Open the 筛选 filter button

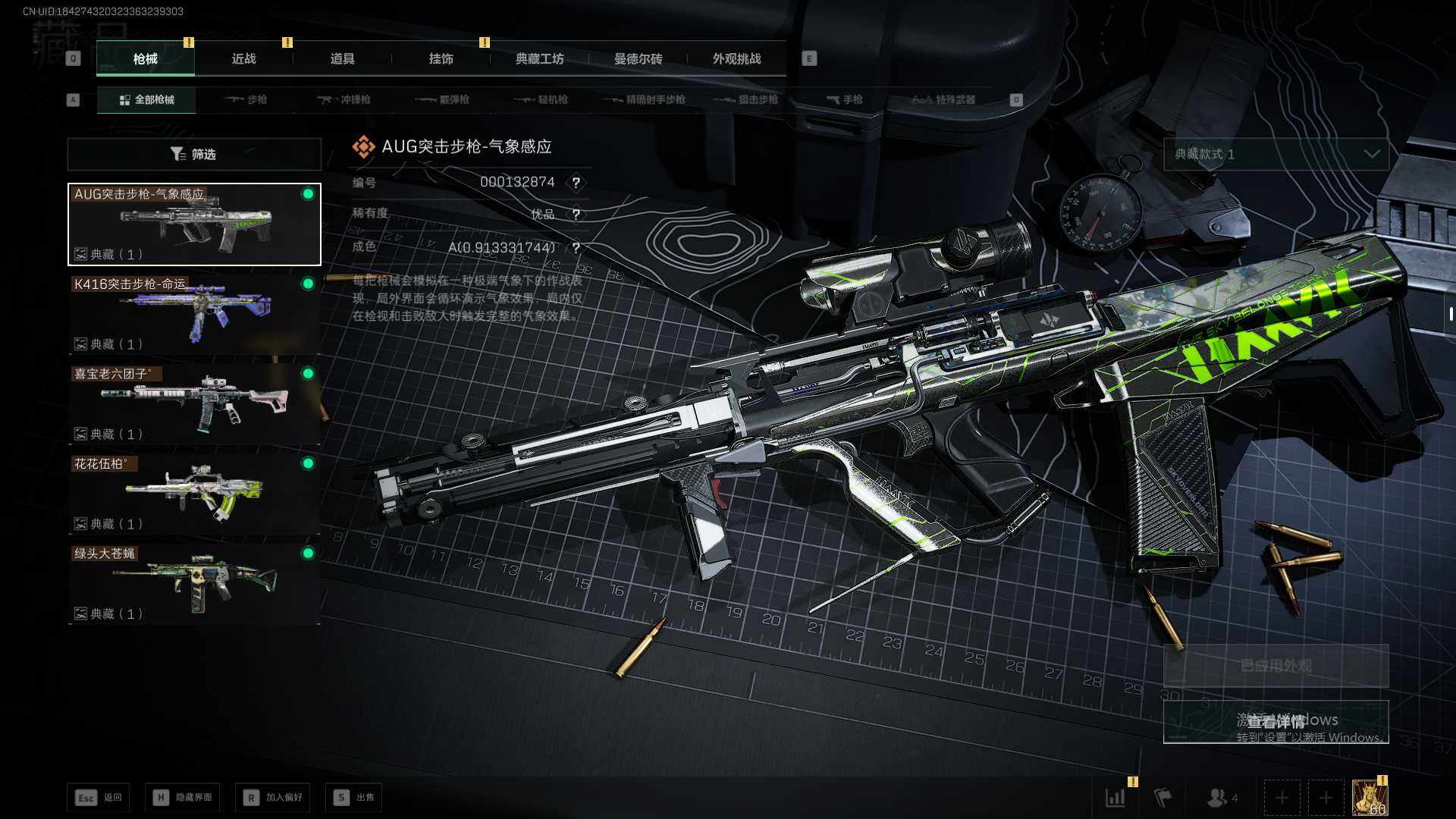coord(194,154)
